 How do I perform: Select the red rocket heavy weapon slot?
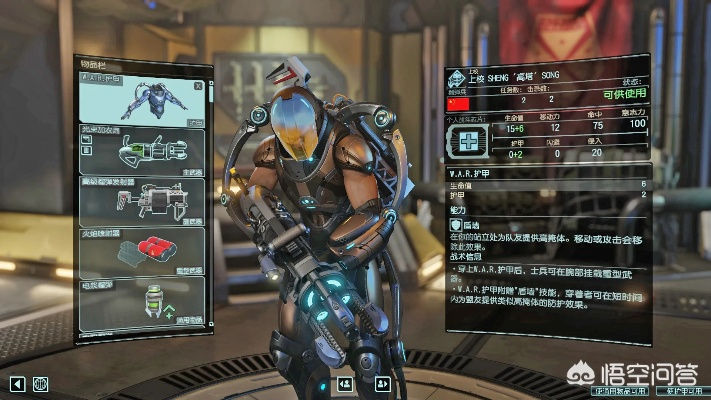point(142,252)
